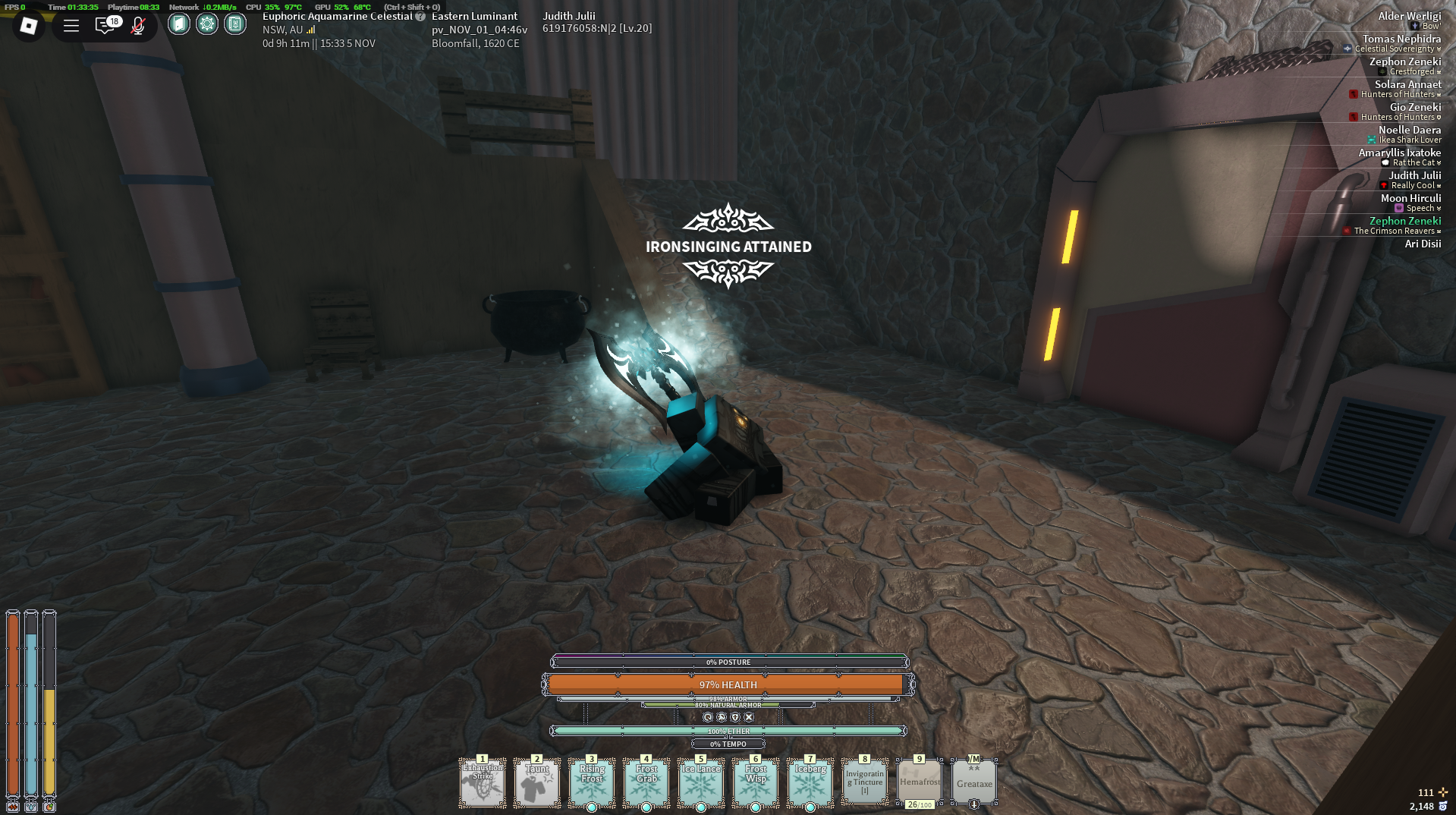Open the Roblox logo menu
Screen dimensions: 1456x815
[x=29, y=26]
